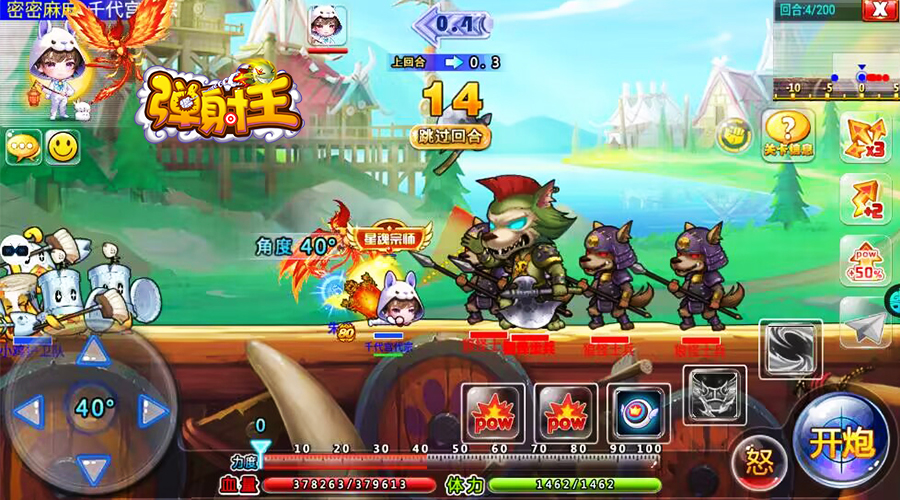900x500 pixels.
Task: Select the triple arrow x3 item
Action: pyautogui.click(x=864, y=138)
